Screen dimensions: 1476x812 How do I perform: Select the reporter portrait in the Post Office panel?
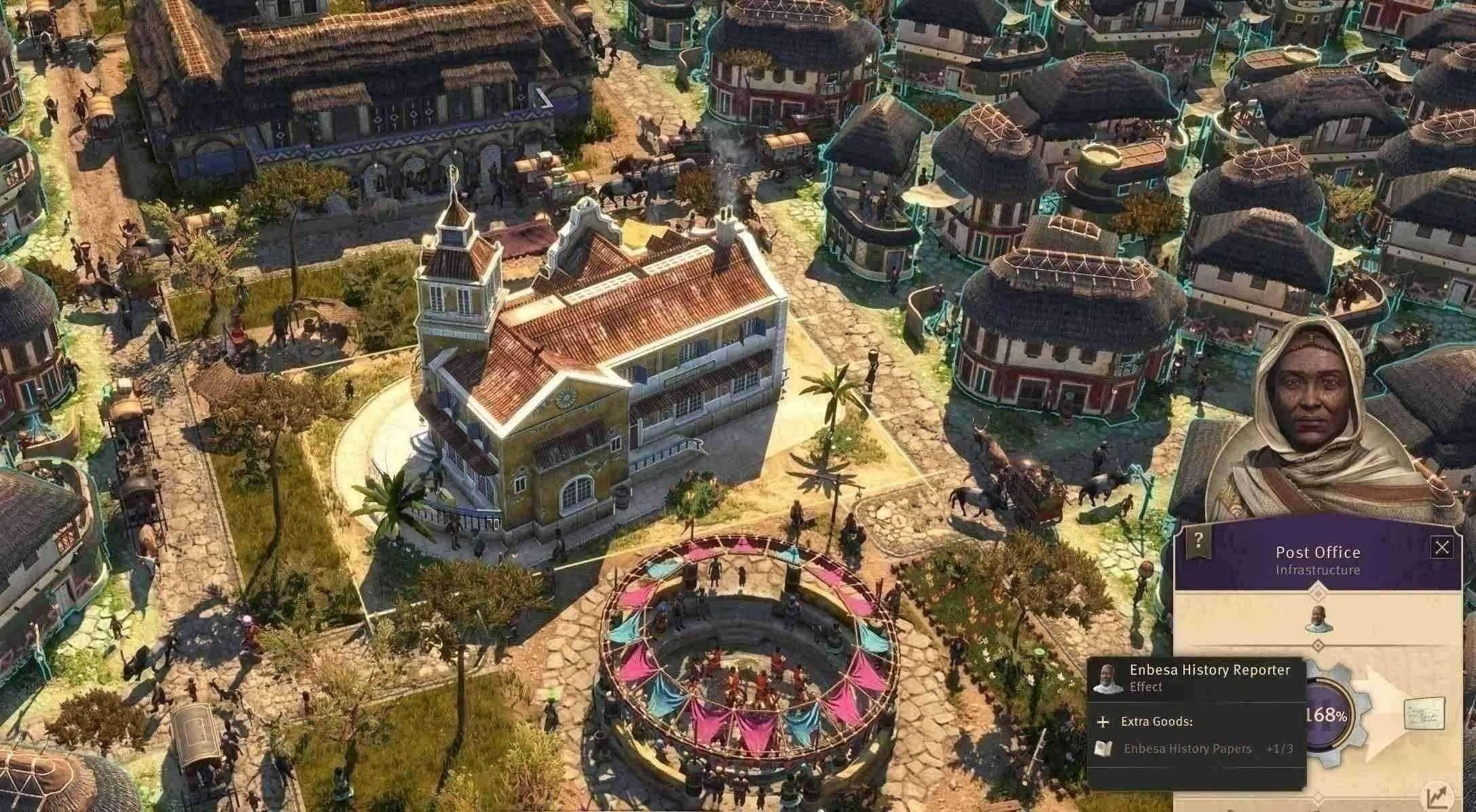click(1318, 619)
